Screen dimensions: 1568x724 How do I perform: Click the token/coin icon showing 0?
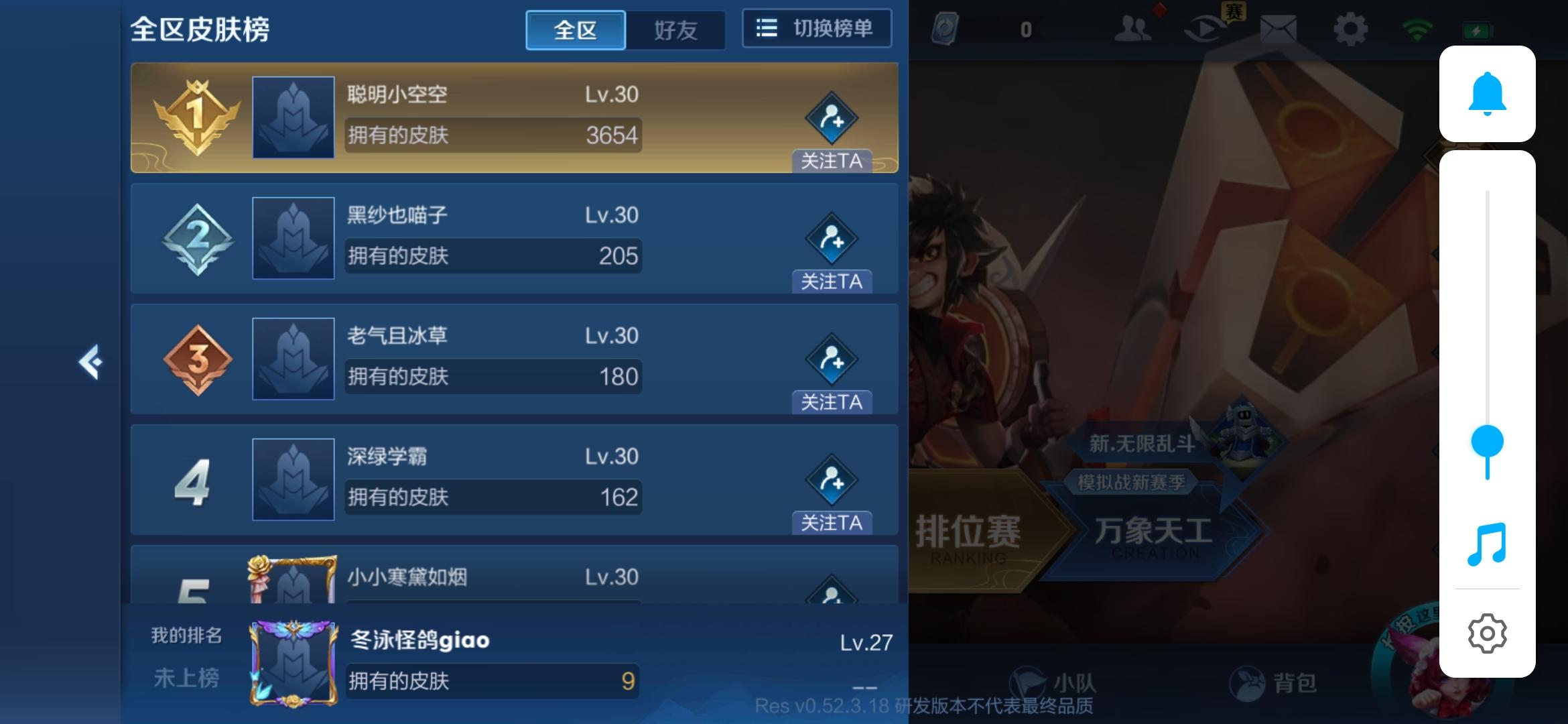(x=945, y=27)
